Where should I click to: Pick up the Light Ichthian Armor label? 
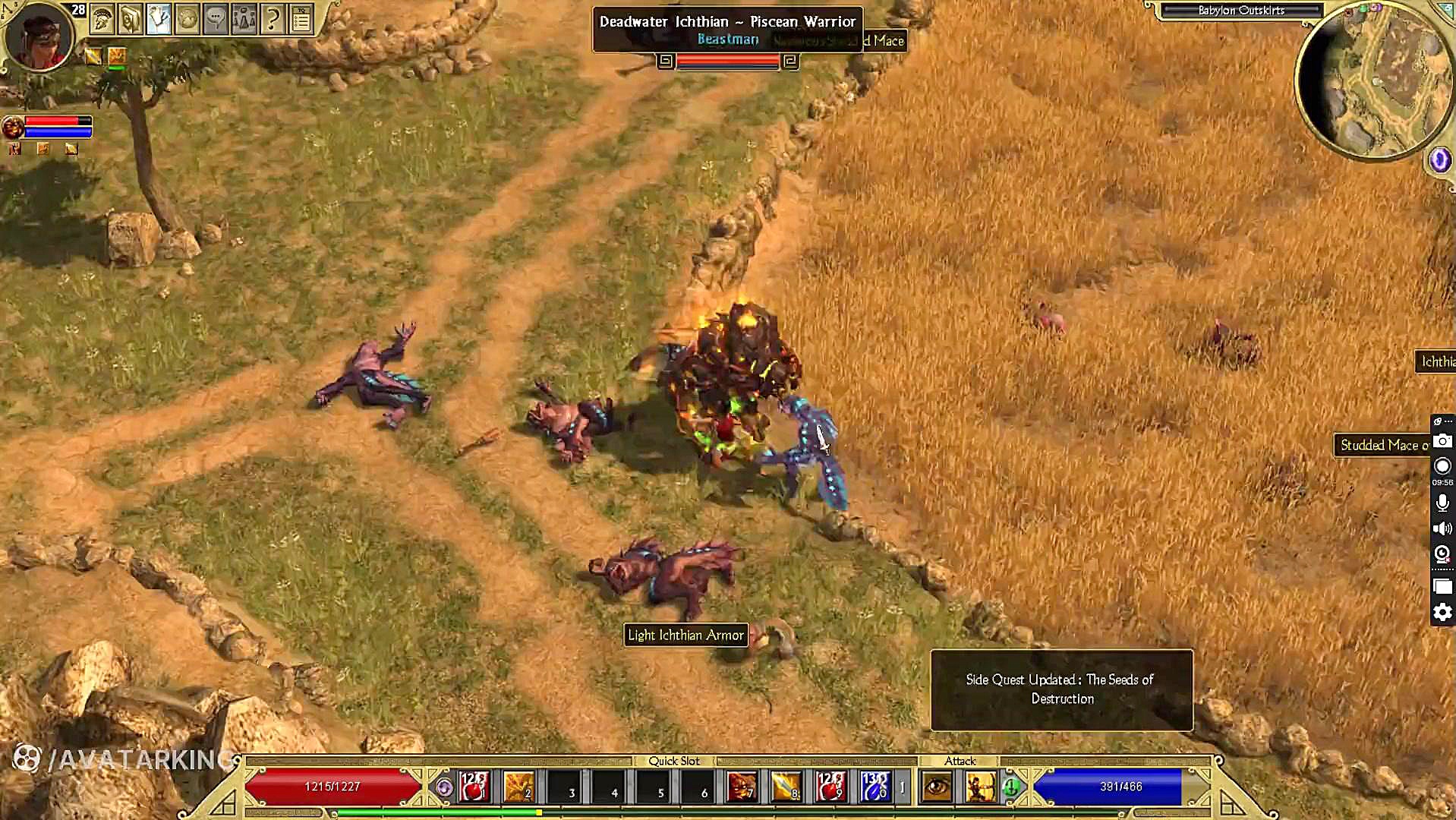coord(685,635)
